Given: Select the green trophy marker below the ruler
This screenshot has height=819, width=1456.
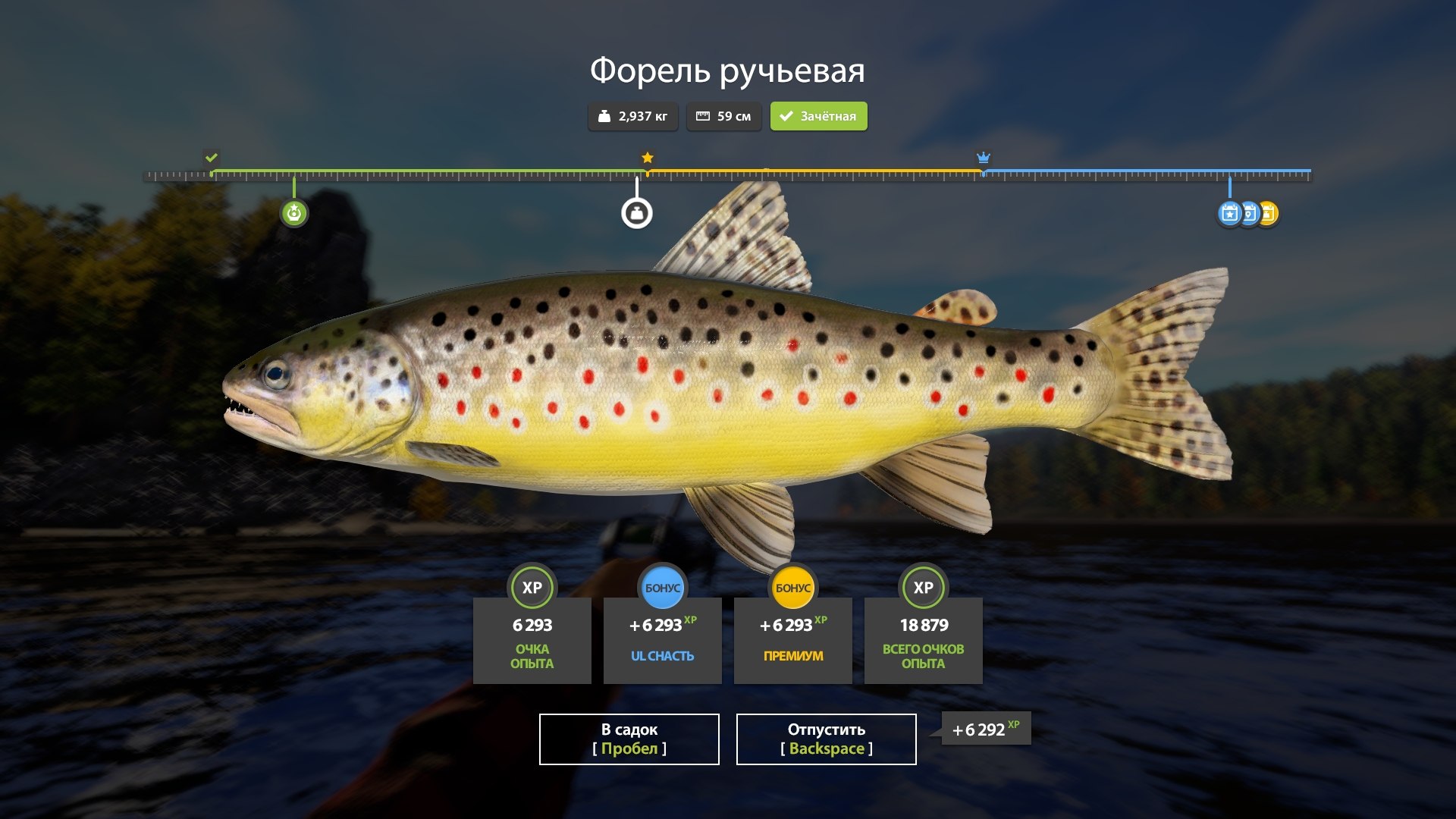Looking at the screenshot, I should pyautogui.click(x=294, y=213).
